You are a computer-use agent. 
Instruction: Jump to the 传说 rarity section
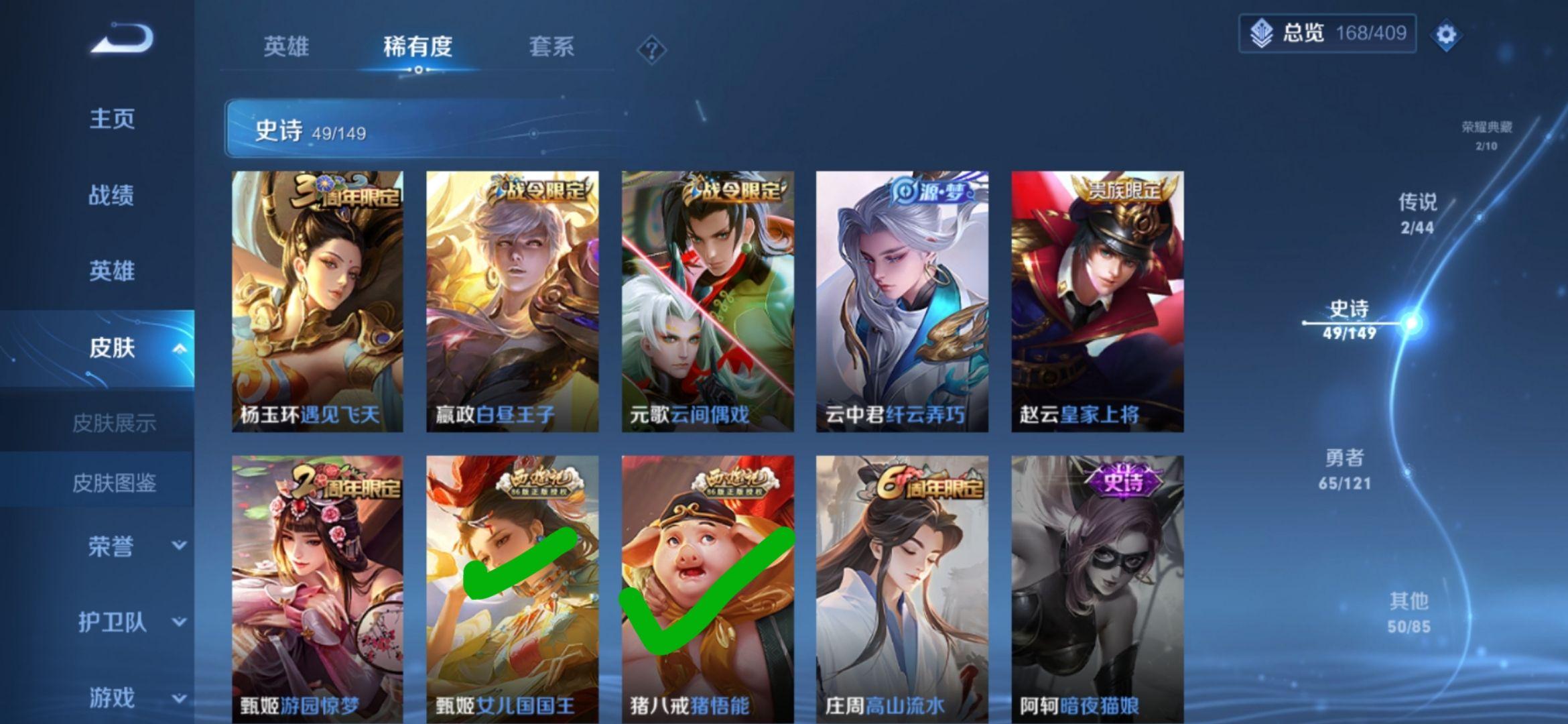[x=1417, y=213]
